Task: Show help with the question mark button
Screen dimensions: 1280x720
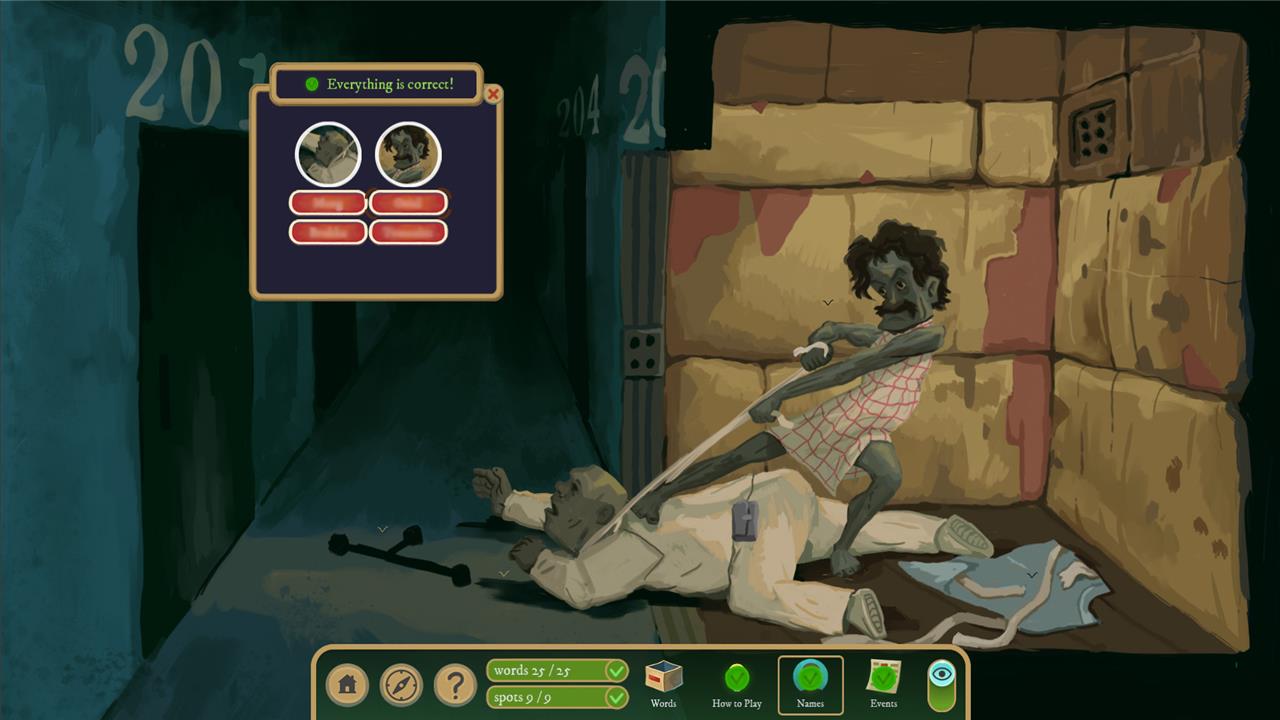Action: [455, 685]
